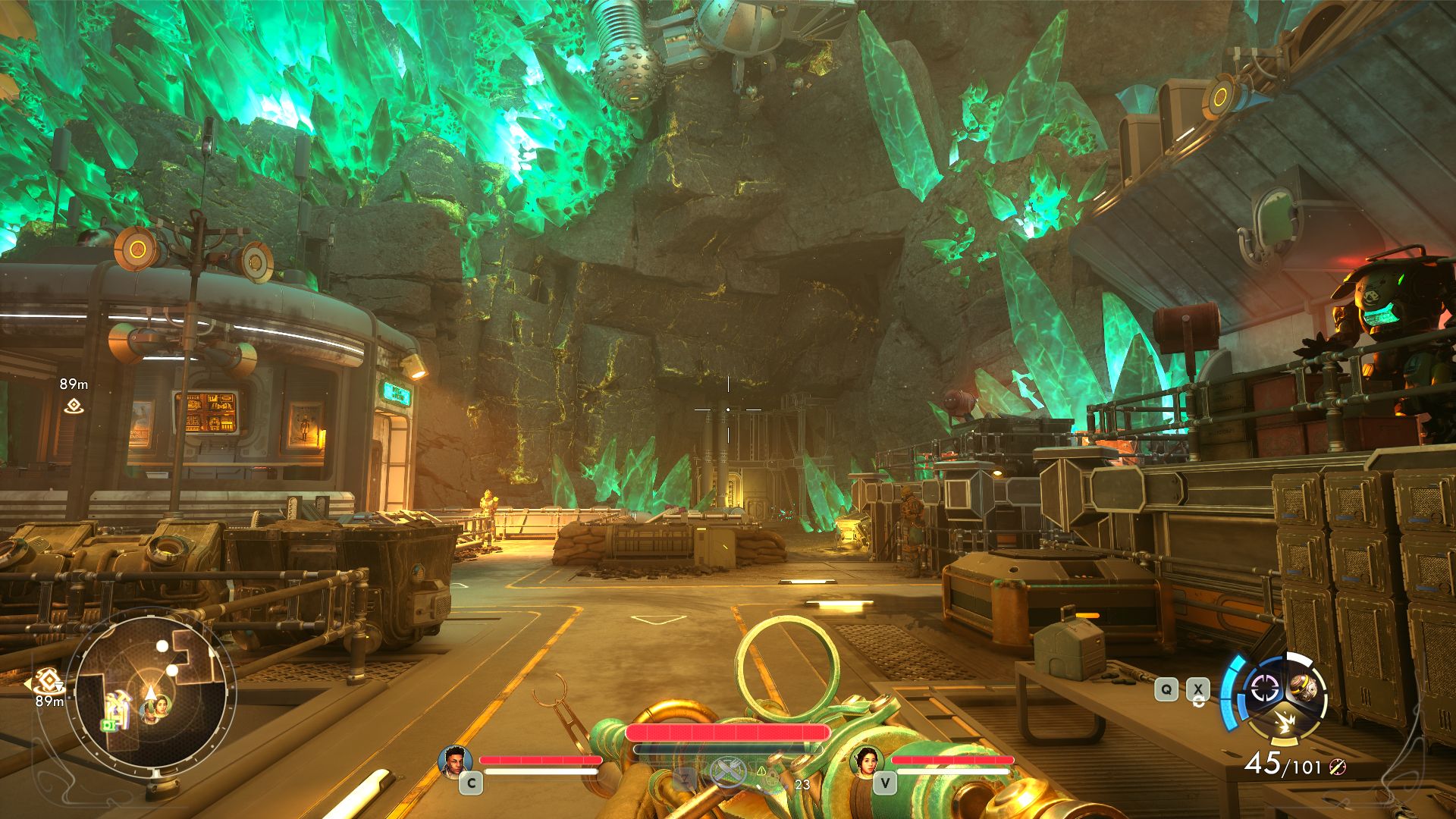Activate the crosshair gadget segment
Viewport: 1456px width, 819px height.
(x=1264, y=689)
